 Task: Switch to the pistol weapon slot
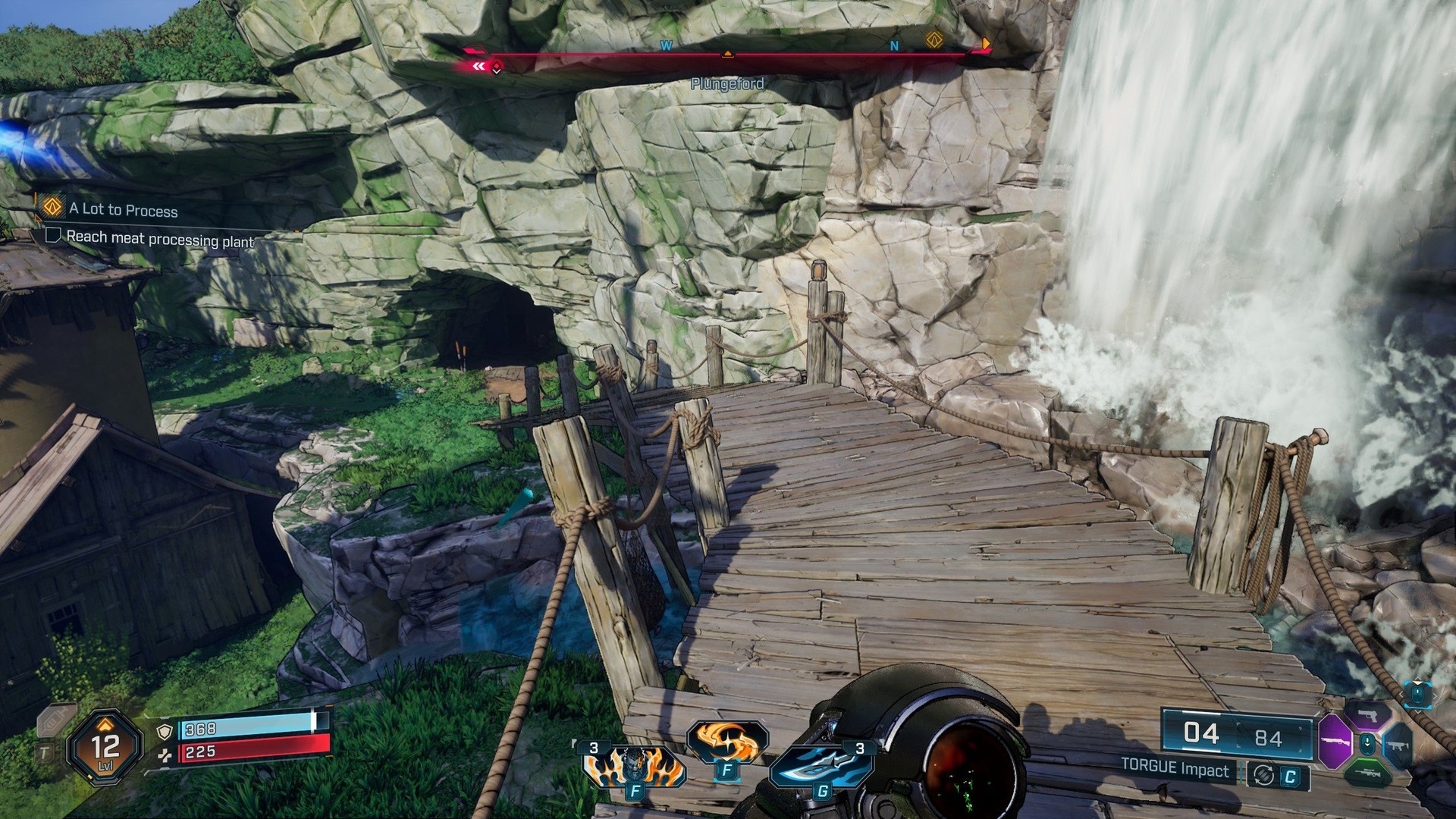point(1368,715)
